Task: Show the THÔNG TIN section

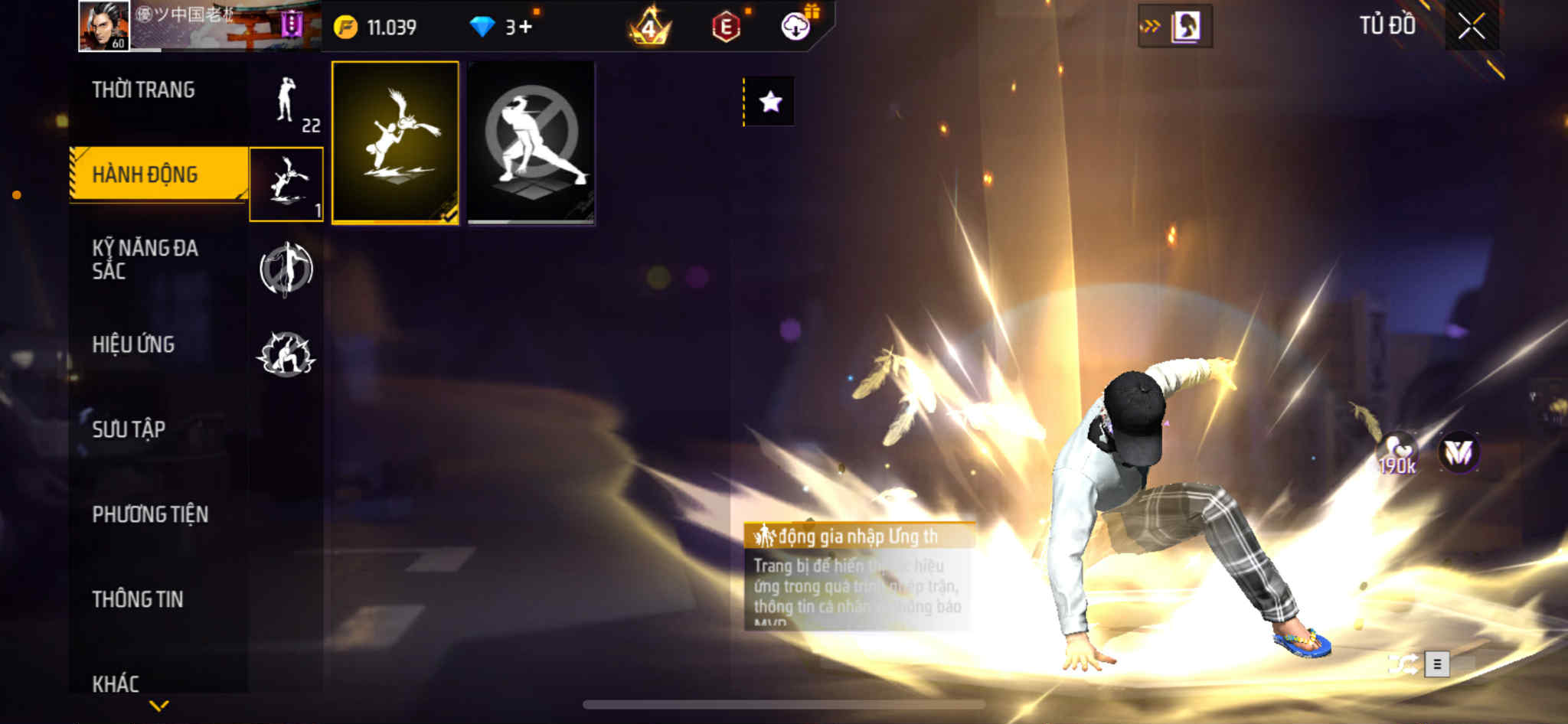Action: 138,599
